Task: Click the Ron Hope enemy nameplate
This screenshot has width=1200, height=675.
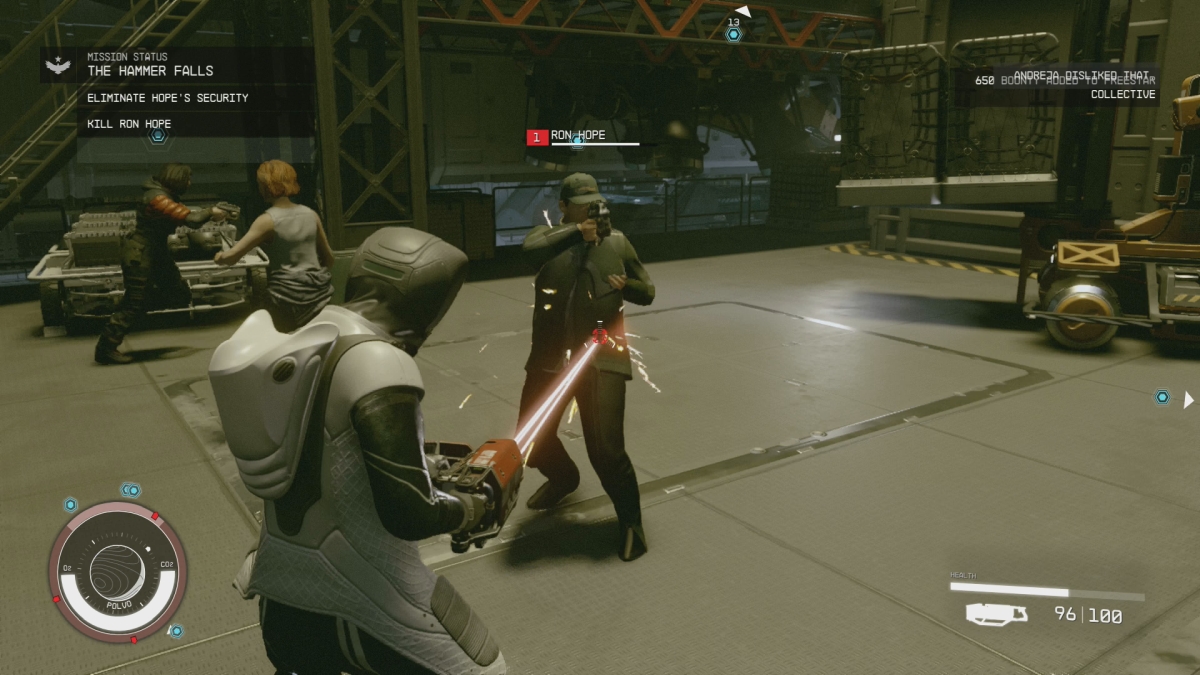Action: [x=578, y=135]
